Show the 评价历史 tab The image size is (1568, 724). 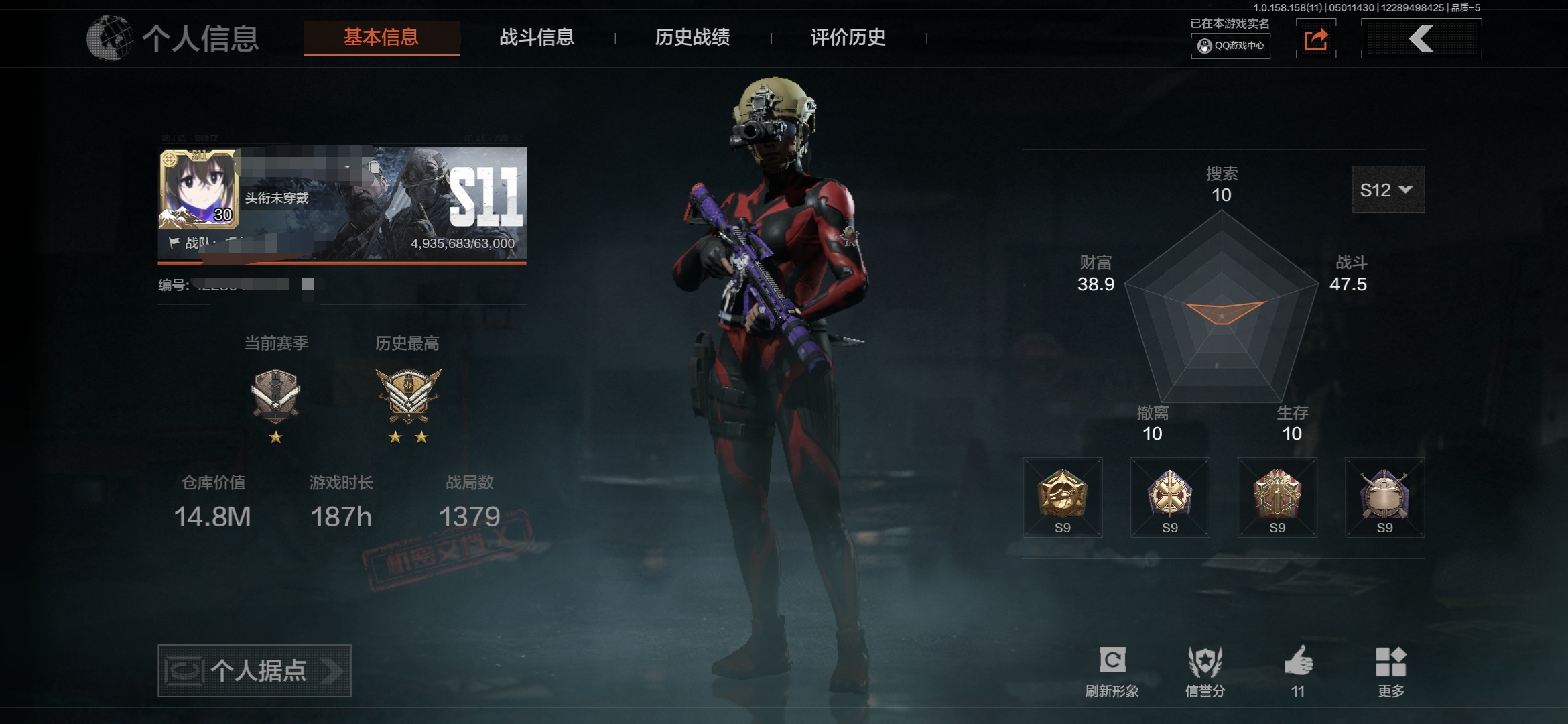point(848,38)
